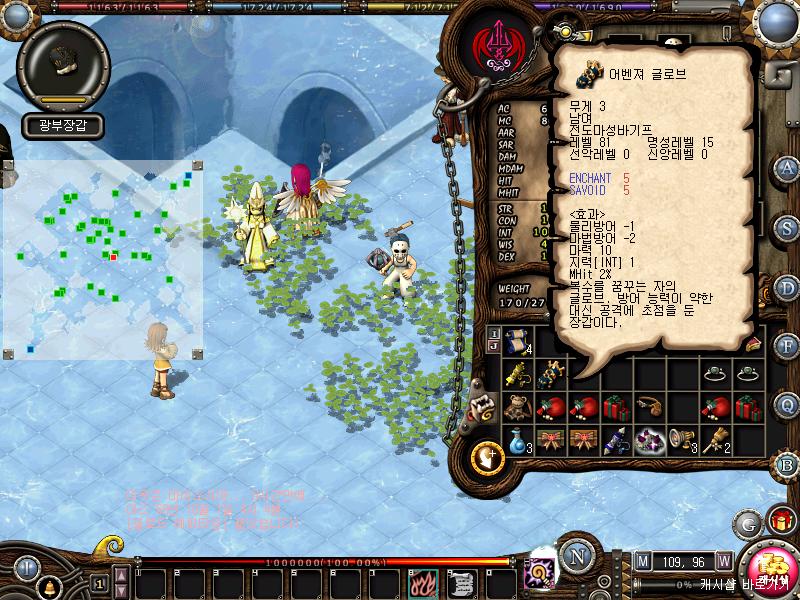Click the round G button
Viewport: 800px width, 600px height.
pos(747,522)
